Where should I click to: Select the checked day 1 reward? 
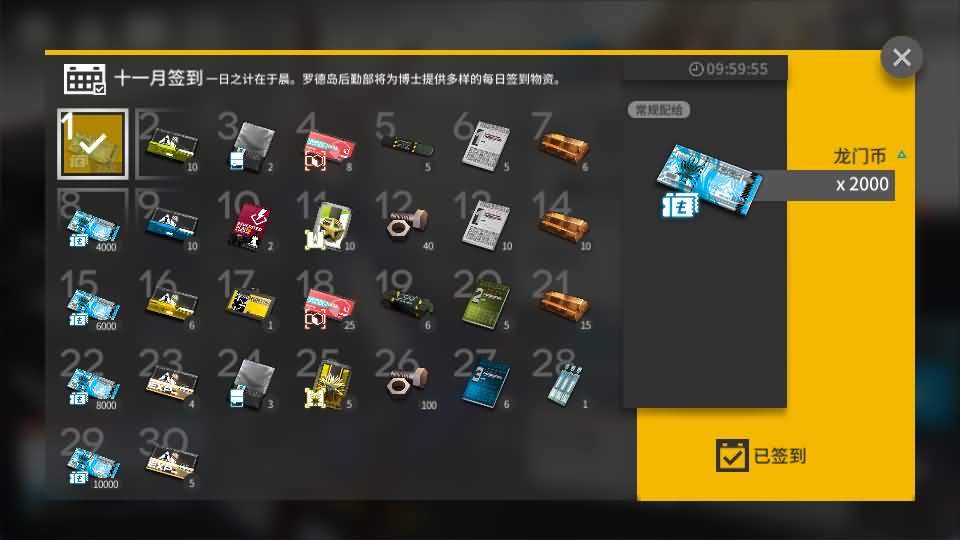92,143
